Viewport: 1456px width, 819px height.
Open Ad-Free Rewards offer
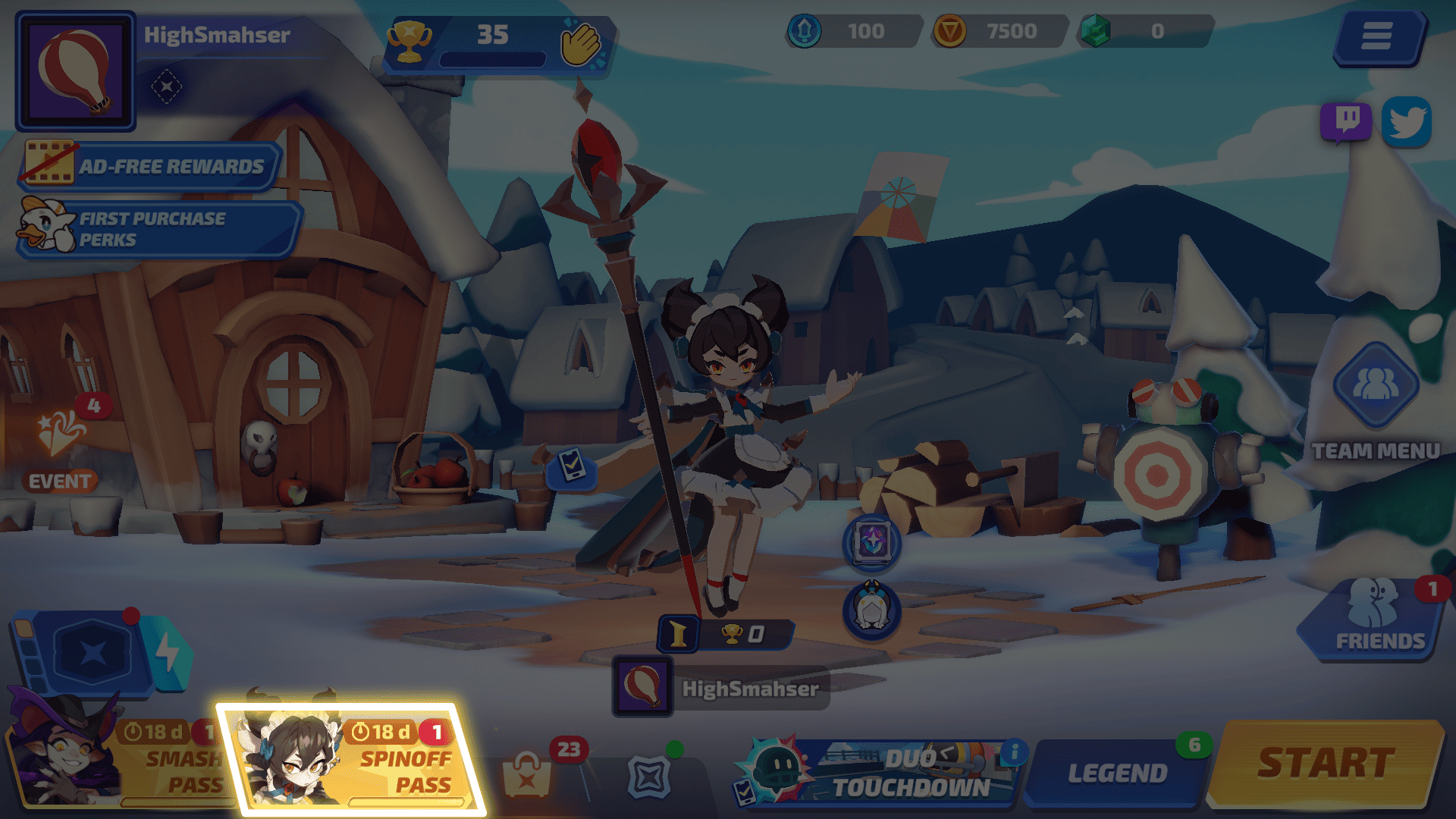[150, 165]
